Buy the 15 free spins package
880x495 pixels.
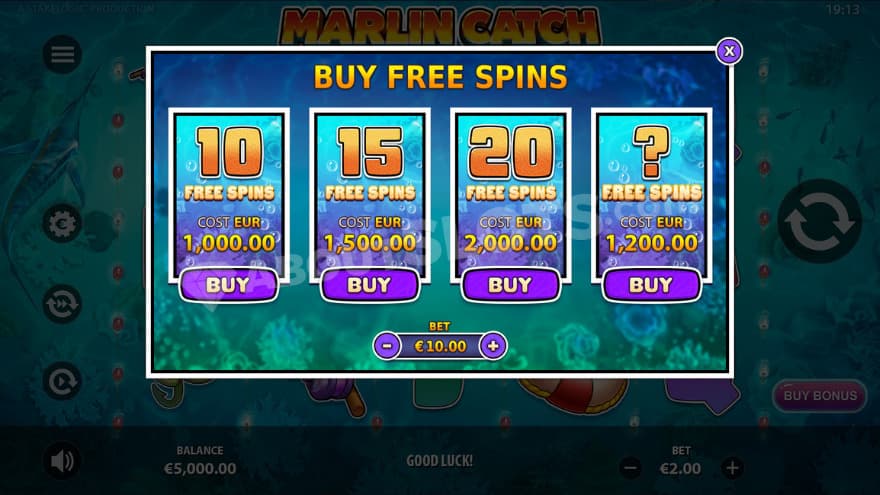[369, 285]
